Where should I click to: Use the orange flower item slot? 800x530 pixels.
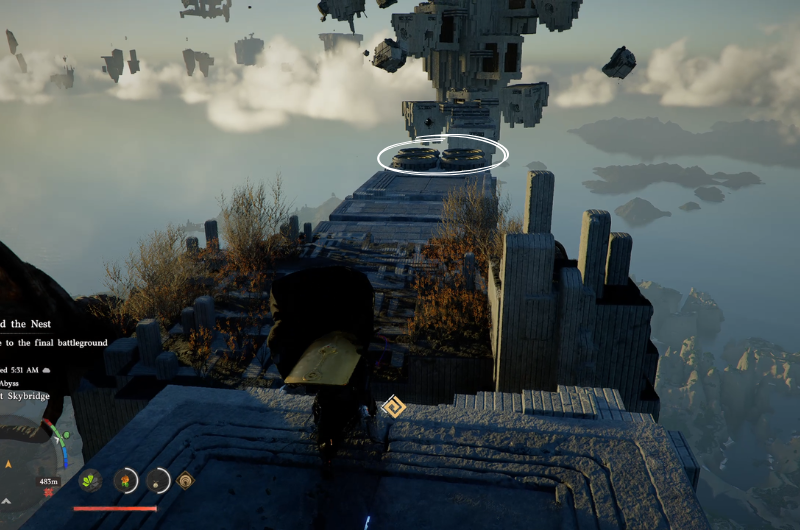click(125, 480)
